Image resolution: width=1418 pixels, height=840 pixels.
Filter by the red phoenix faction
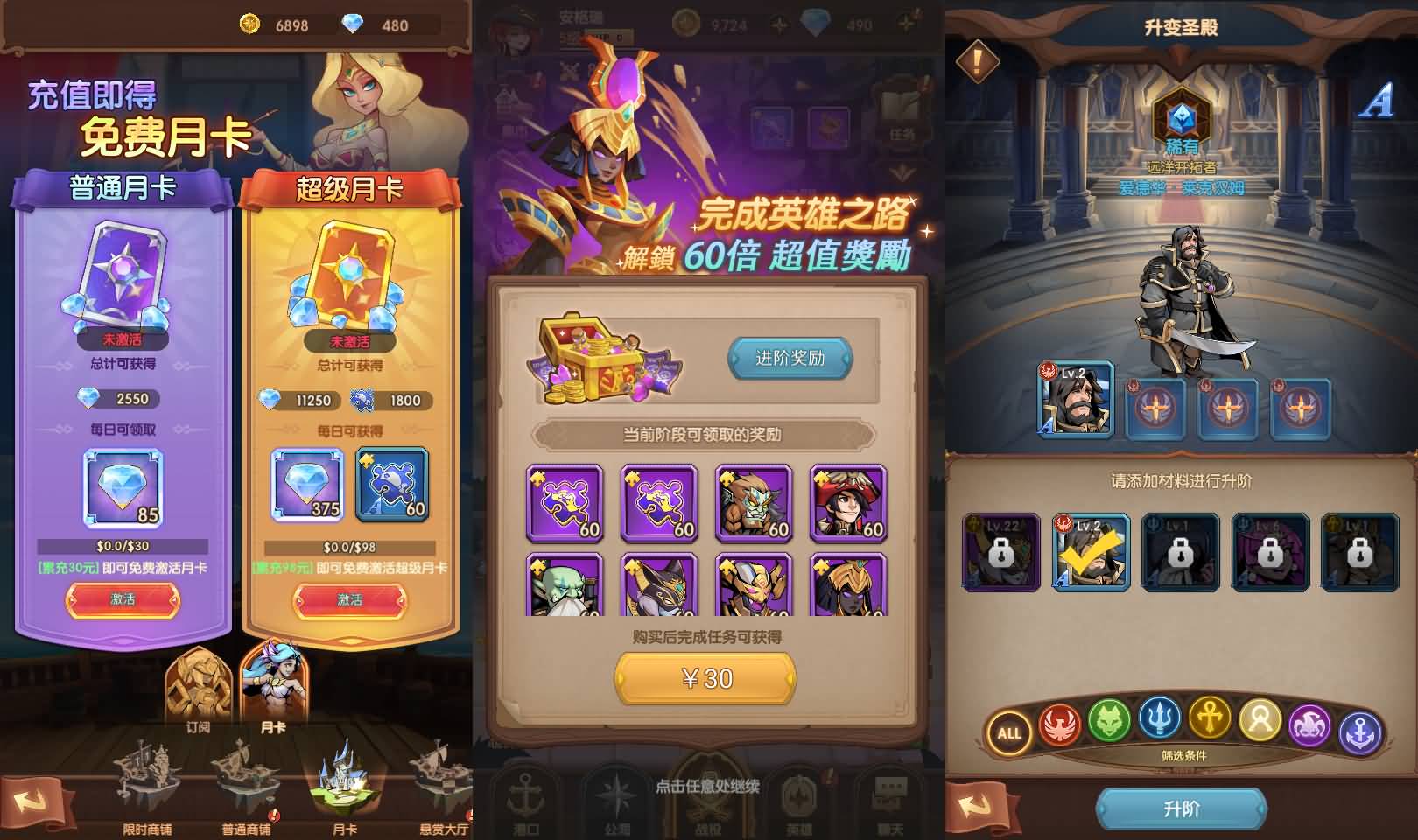point(1060,724)
